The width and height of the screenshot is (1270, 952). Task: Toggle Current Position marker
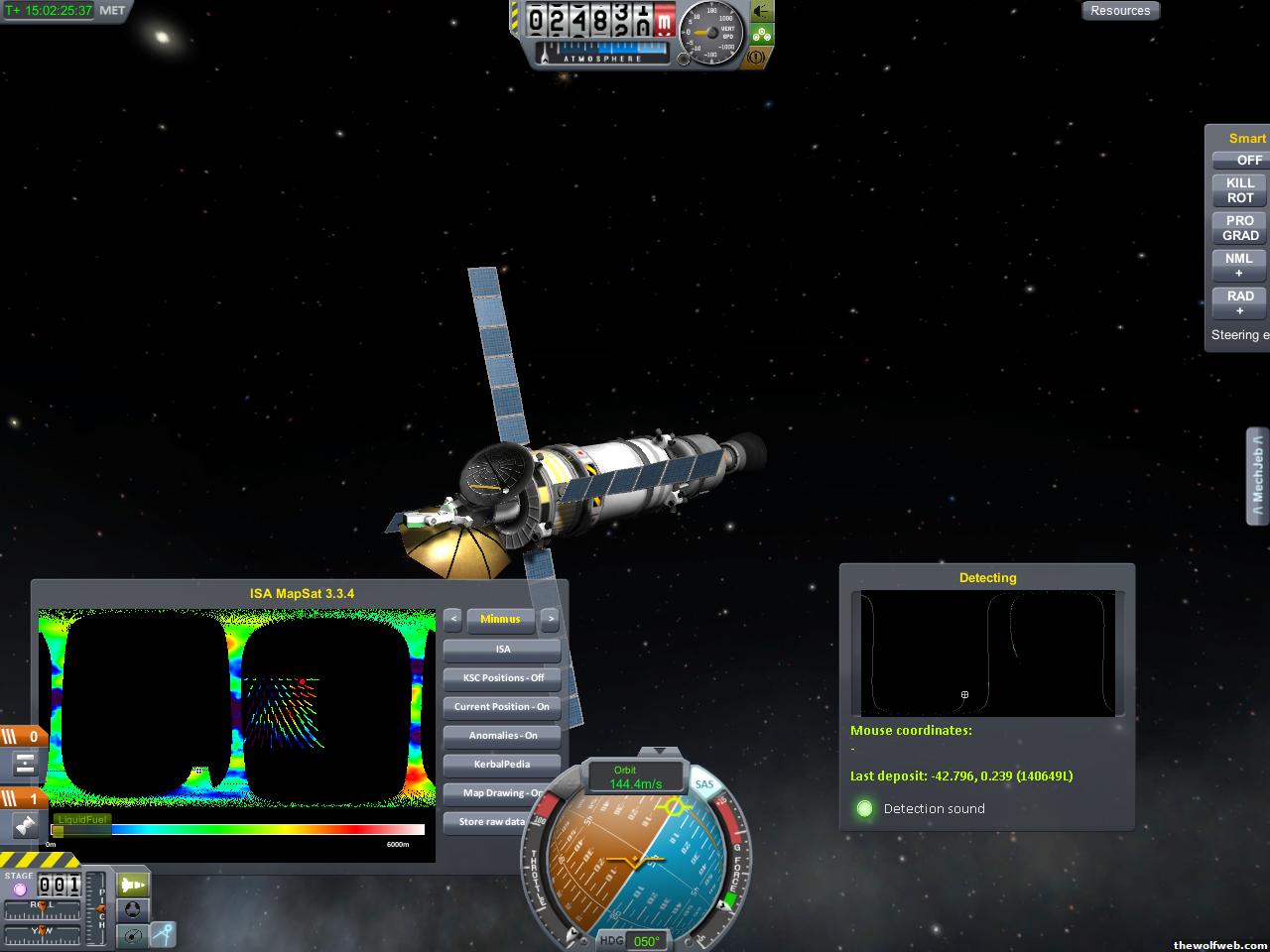pos(502,707)
